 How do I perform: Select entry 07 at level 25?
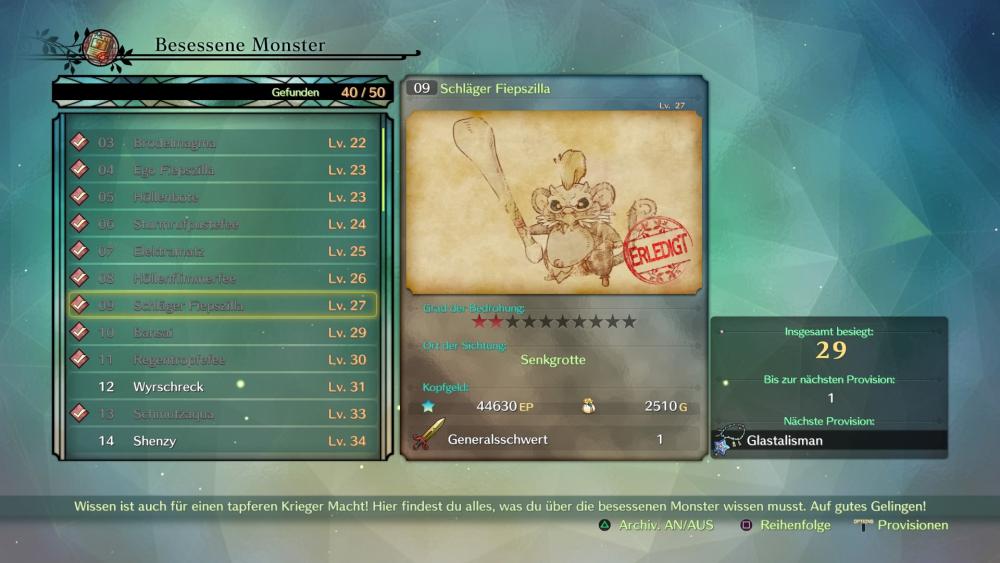[x=222, y=251]
